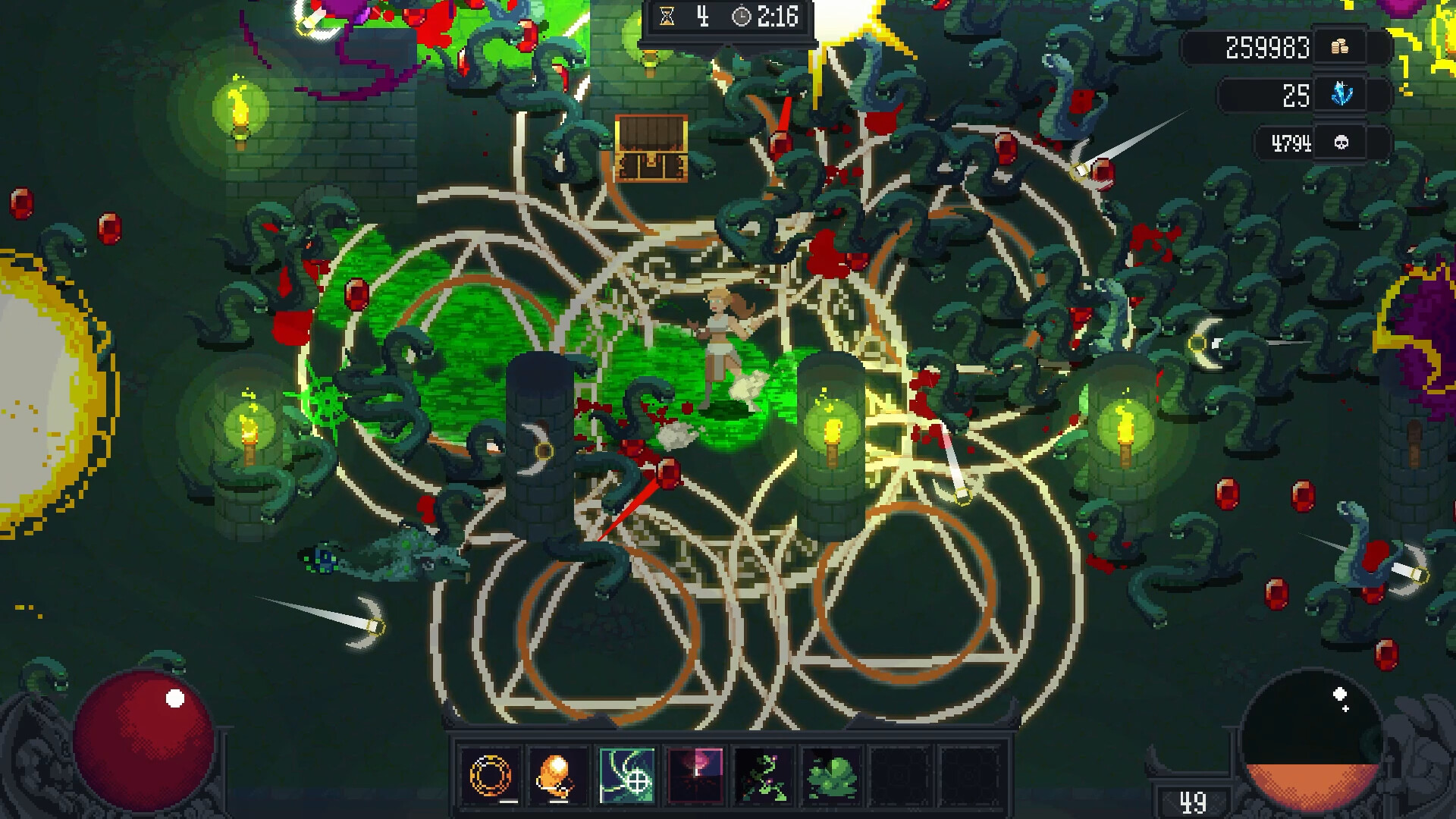Screen dimensions: 1456x819
Task: Select the glowing bell ability in the hotbar
Action: pyautogui.click(x=558, y=777)
